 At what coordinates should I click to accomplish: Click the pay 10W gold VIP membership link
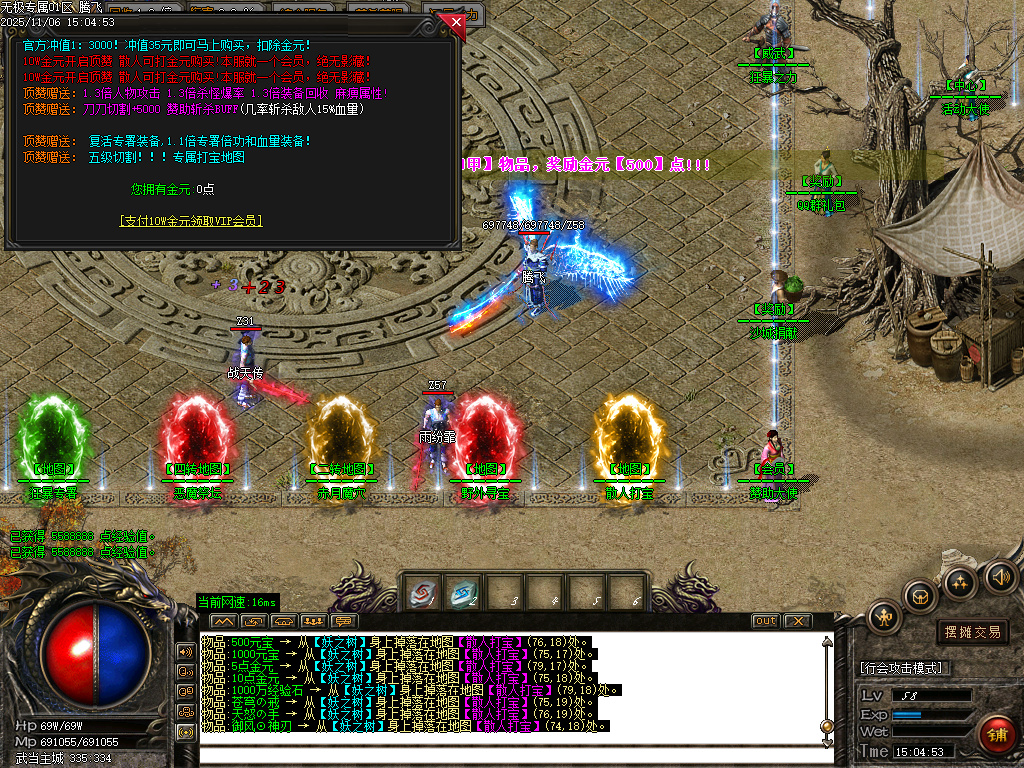tap(191, 221)
